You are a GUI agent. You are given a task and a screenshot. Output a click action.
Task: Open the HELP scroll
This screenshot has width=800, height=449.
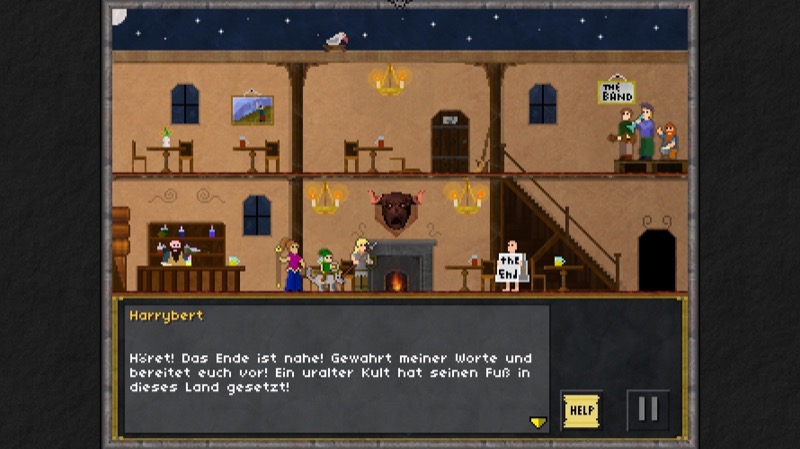581,410
